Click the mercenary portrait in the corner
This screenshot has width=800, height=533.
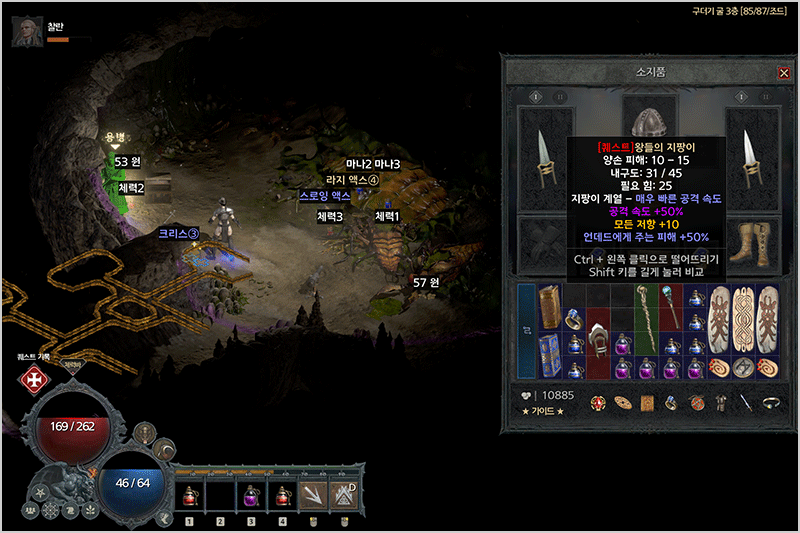click(x=26, y=30)
